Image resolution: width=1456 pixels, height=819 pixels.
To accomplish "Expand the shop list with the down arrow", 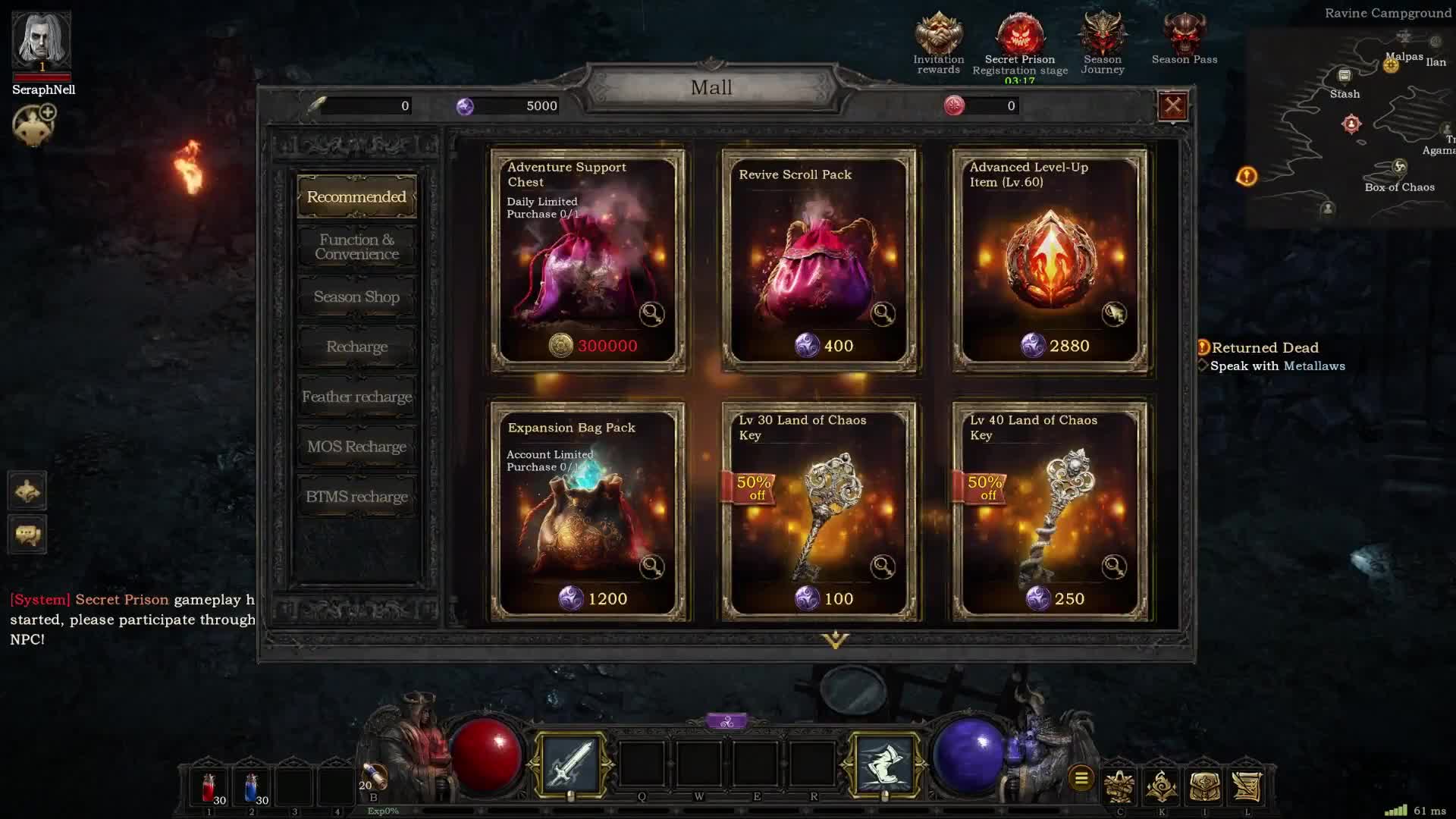I will pos(835,640).
